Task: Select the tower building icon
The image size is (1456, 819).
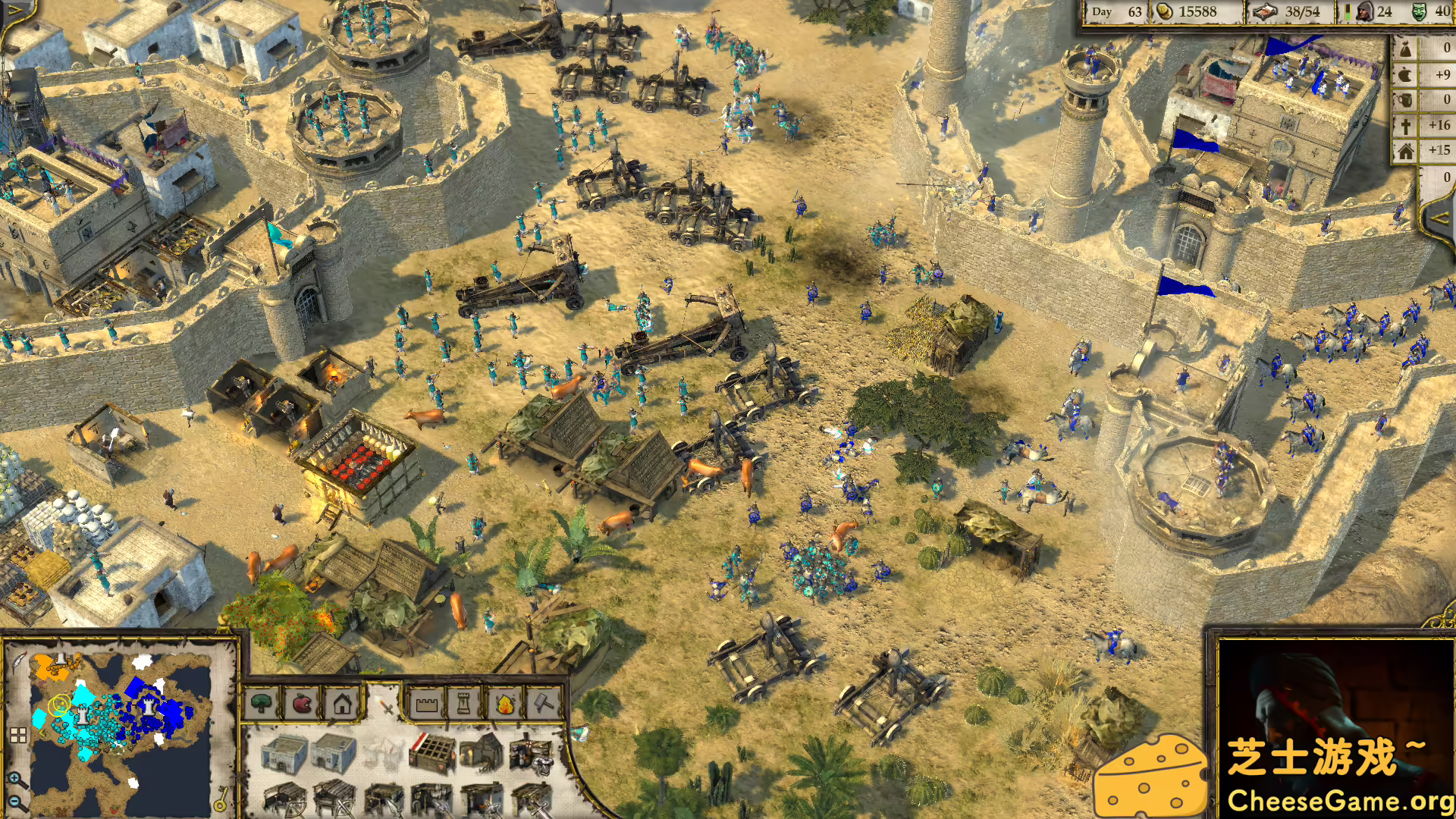Action: pos(463,704)
